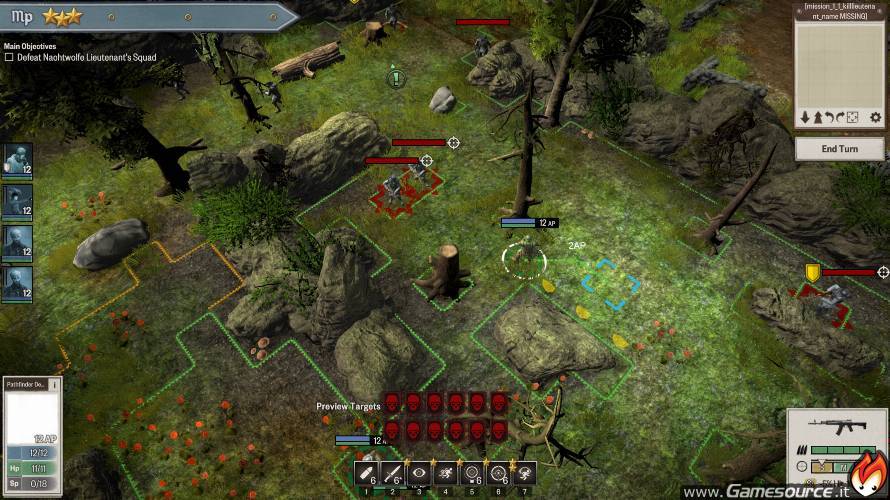
Task: Click the focus frame icon under the minimap
Action: [853, 118]
